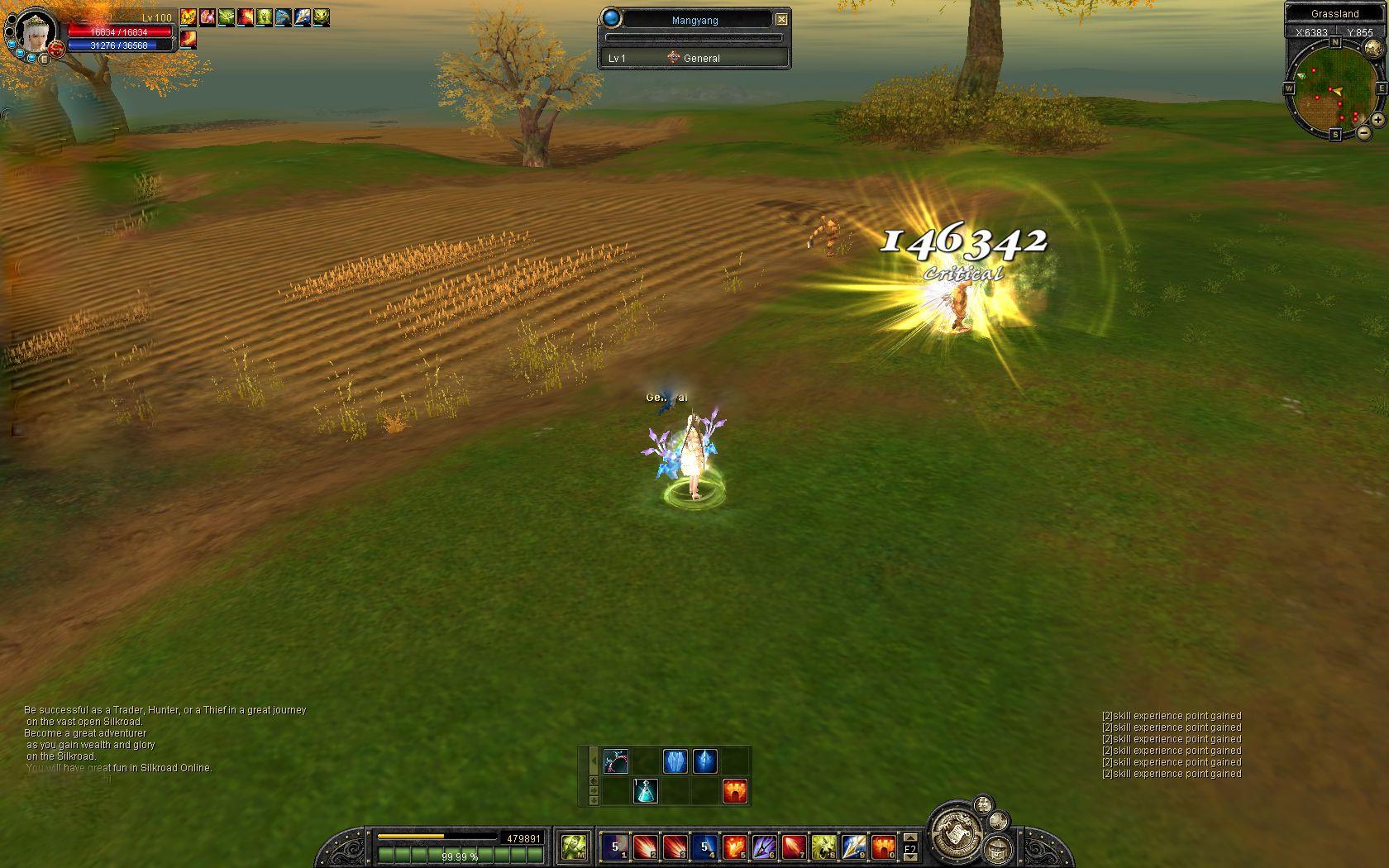Click the up arrow to switch quickslot page
Image resolution: width=1389 pixels, height=868 pixels.
912,837
